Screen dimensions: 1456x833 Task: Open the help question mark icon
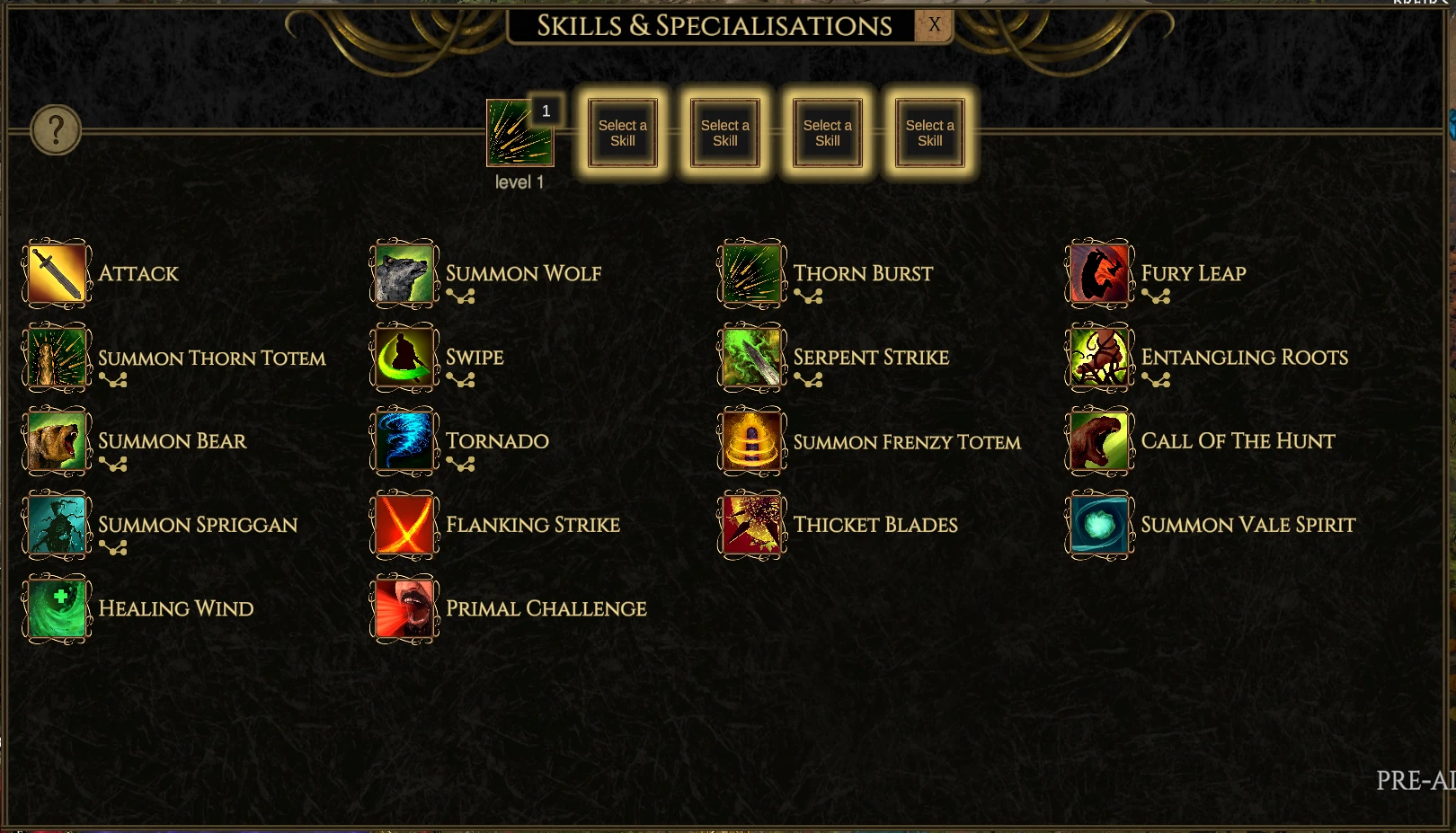54,130
